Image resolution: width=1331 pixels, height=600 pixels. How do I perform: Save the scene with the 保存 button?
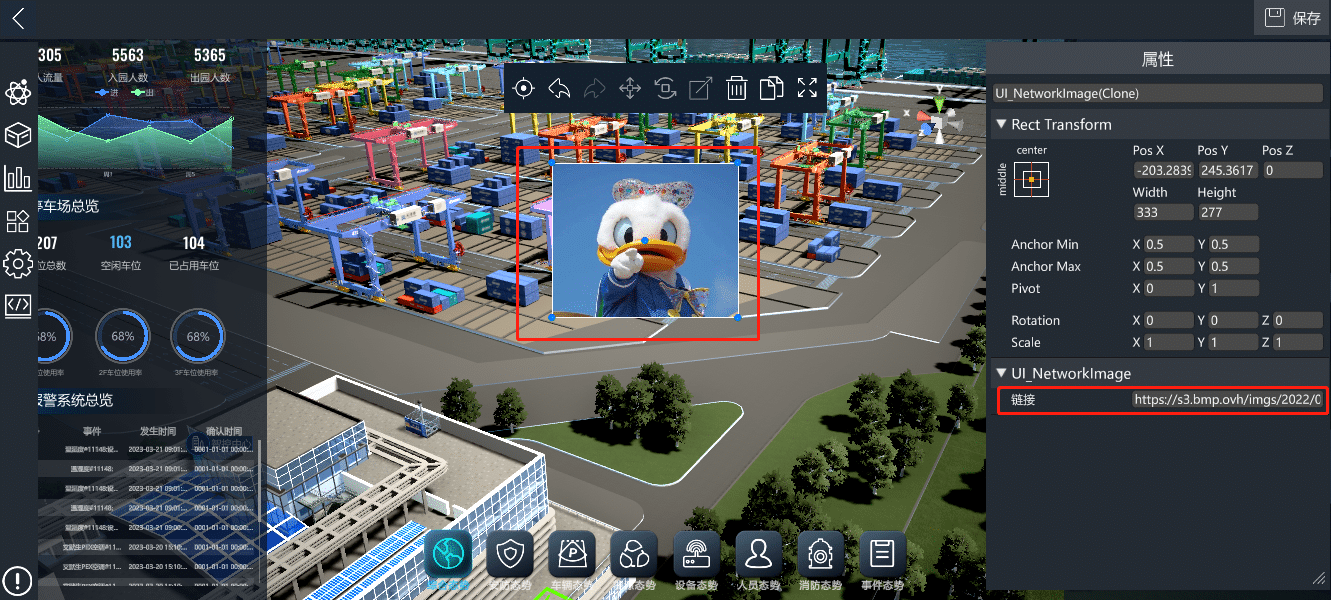(1292, 18)
